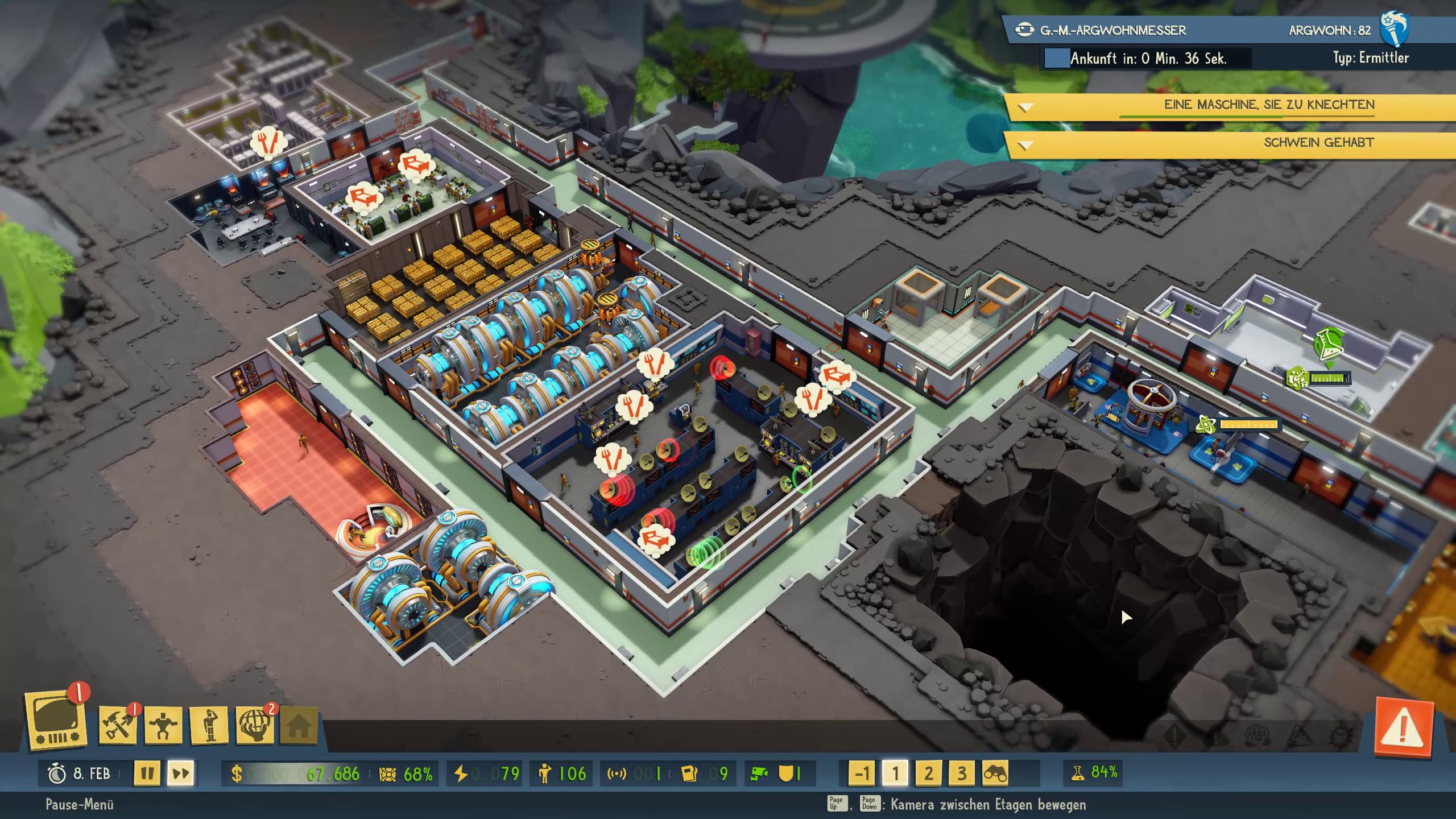Pause the game with the pause button

pyautogui.click(x=147, y=773)
